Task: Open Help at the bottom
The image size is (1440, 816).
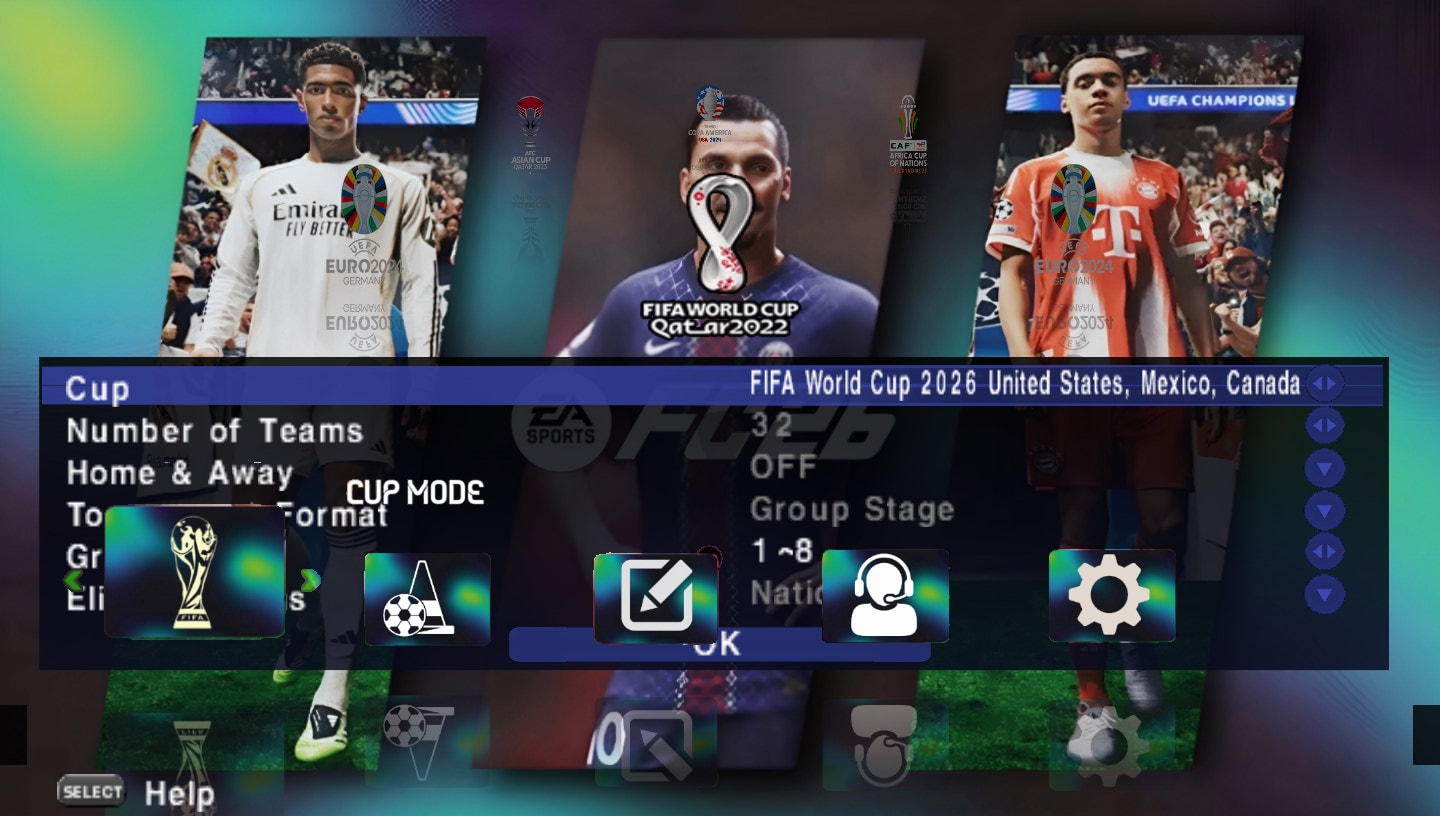Action: pyautogui.click(x=180, y=791)
